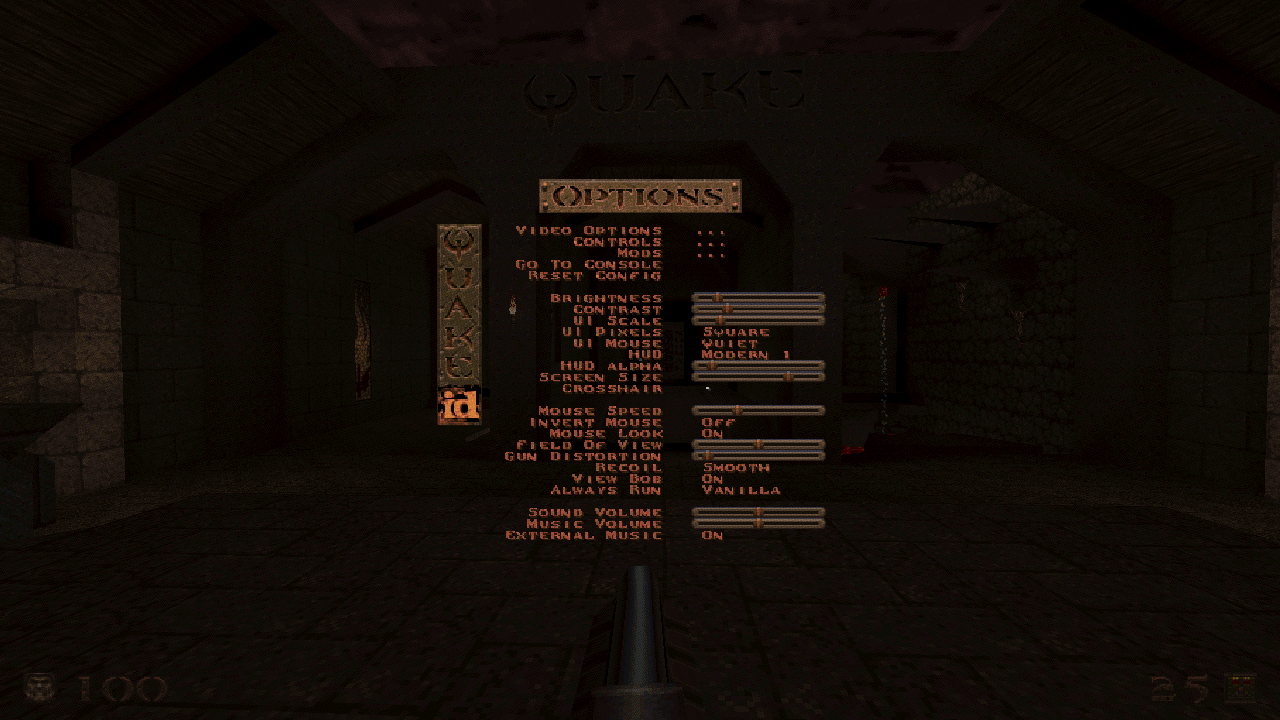Toggle Invert Mouse to On

pyautogui.click(x=716, y=422)
